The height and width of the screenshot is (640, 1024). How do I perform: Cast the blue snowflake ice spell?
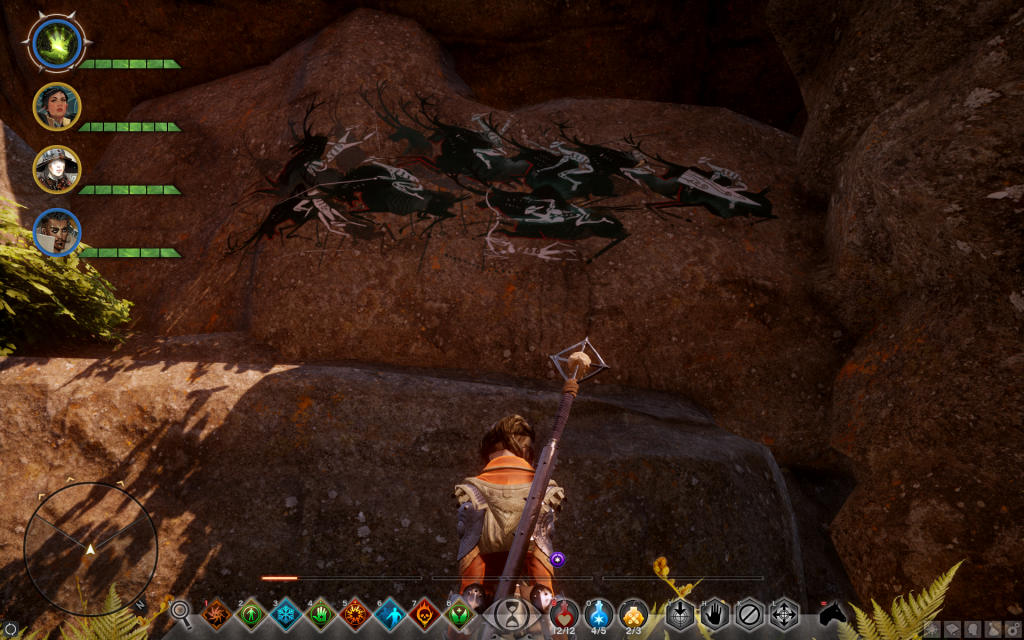(287, 614)
